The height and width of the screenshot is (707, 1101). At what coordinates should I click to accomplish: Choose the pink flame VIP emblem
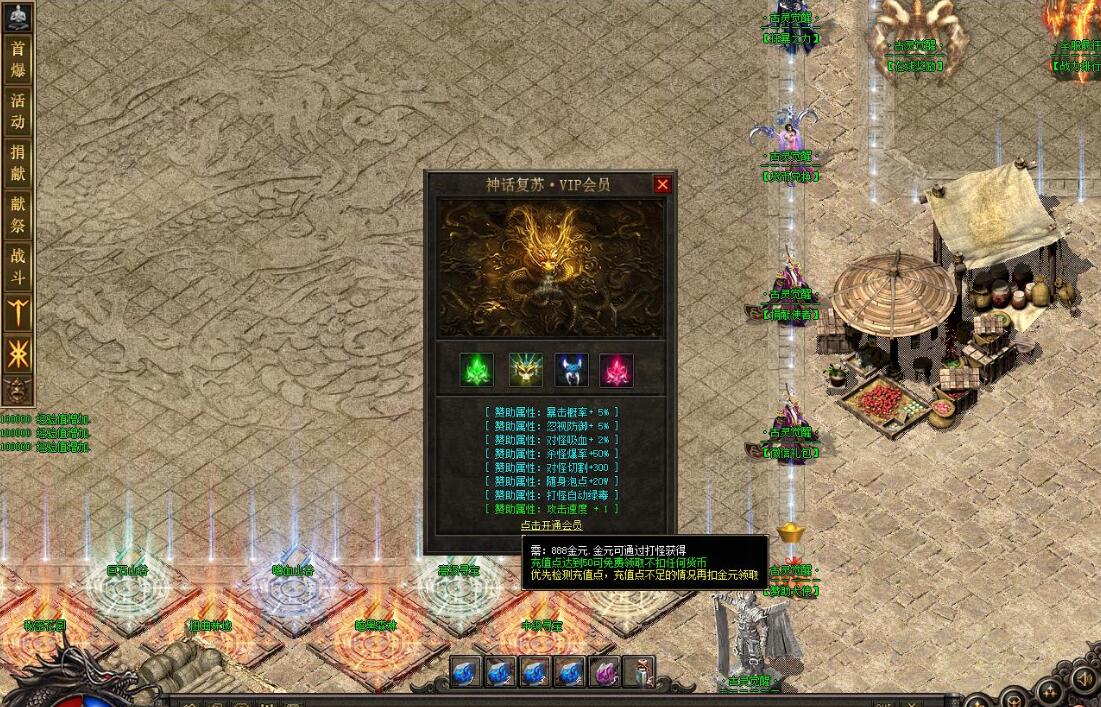617,370
